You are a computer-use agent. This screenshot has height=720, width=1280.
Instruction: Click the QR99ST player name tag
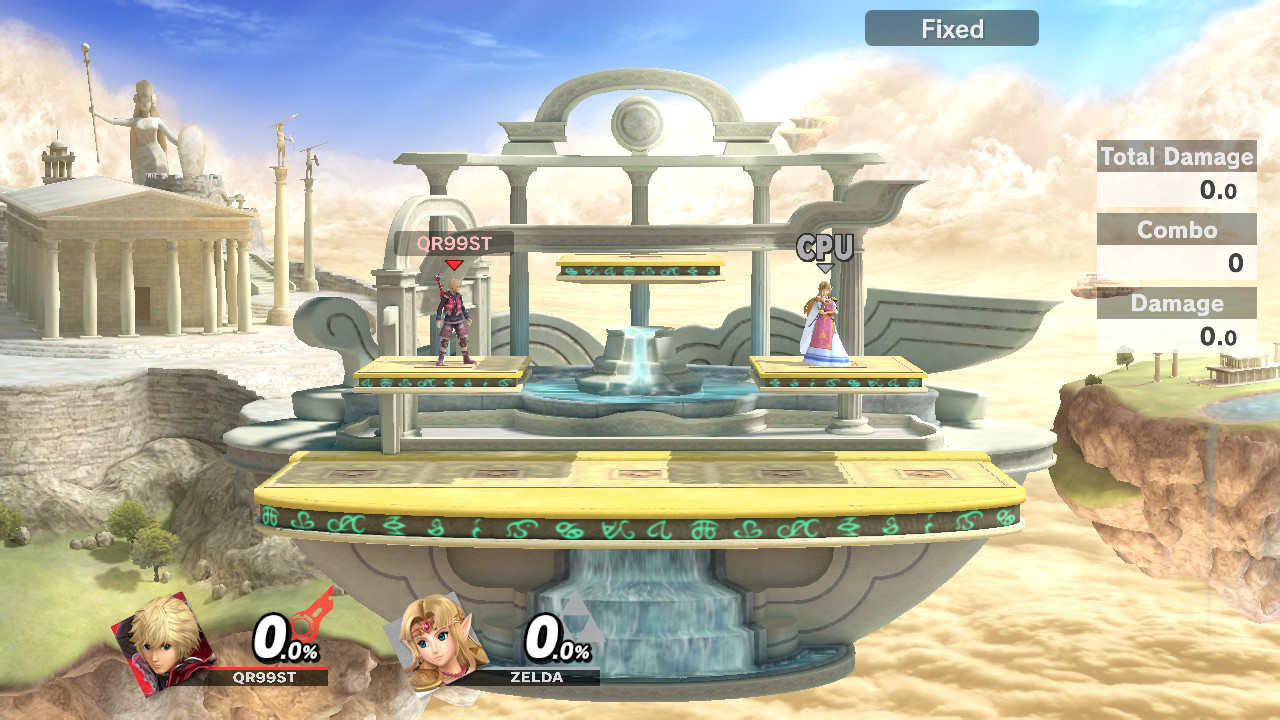[454, 243]
